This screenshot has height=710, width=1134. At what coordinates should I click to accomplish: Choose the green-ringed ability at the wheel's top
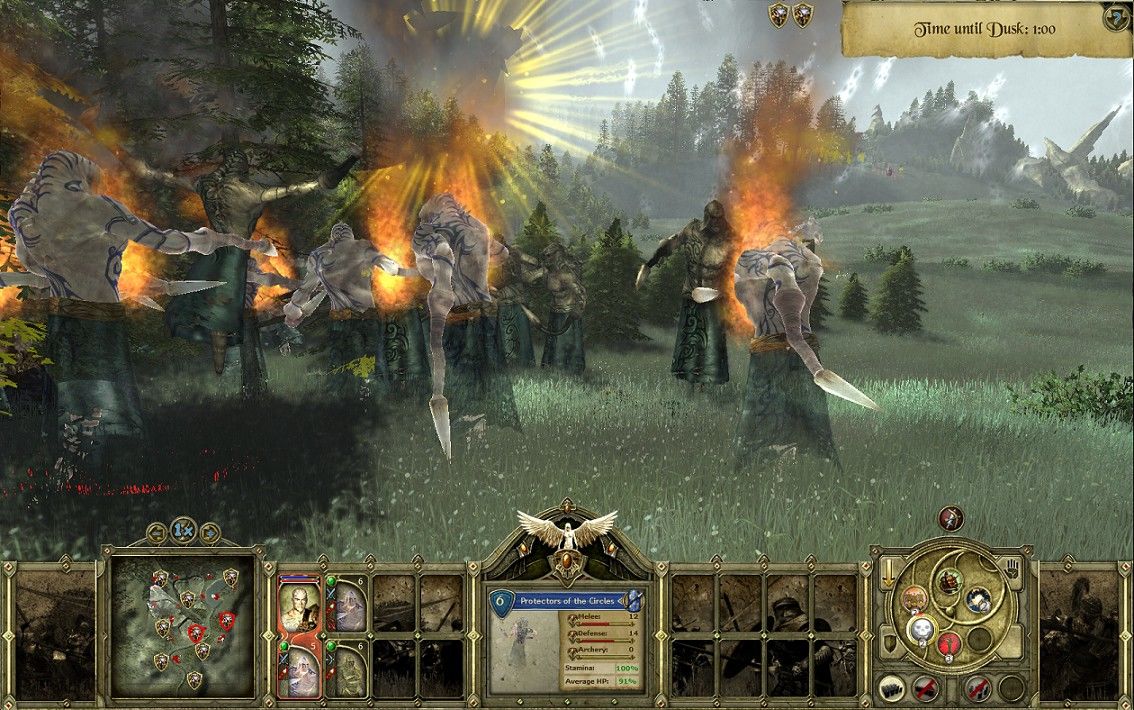pos(947,580)
